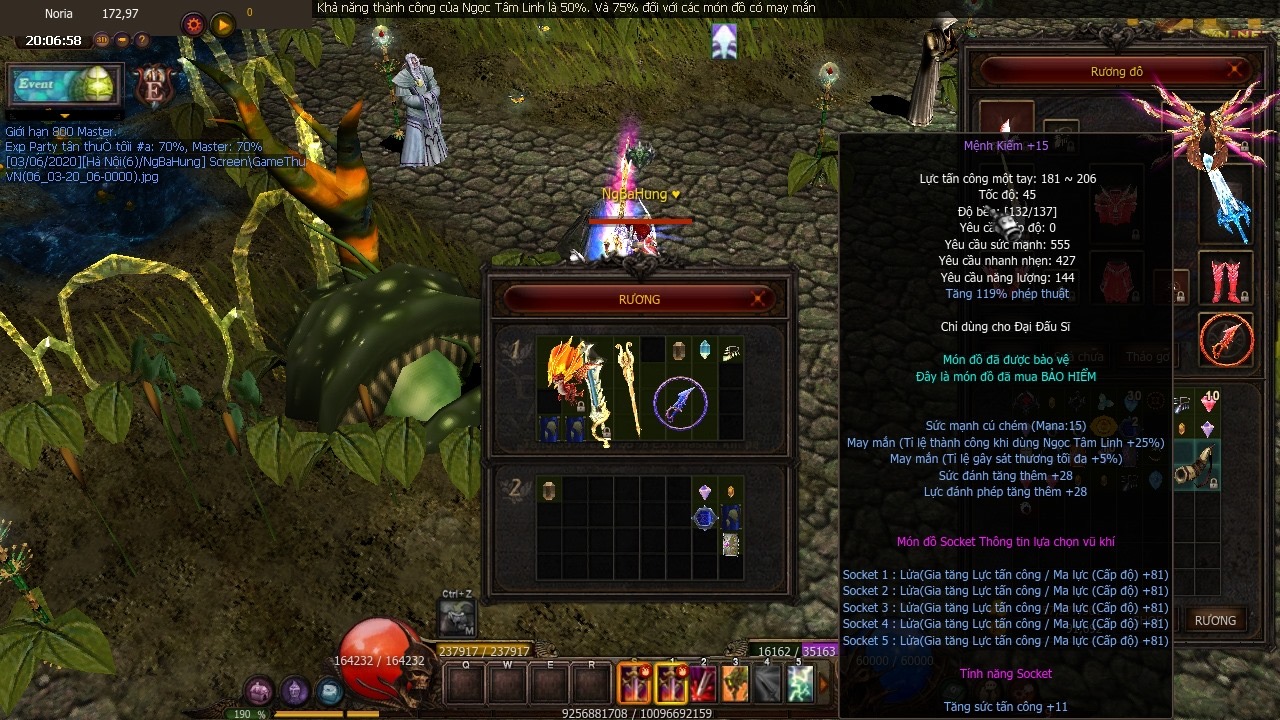Activate the green lightning skill in hotbar
Image resolution: width=1280 pixels, height=720 pixels.
click(799, 684)
